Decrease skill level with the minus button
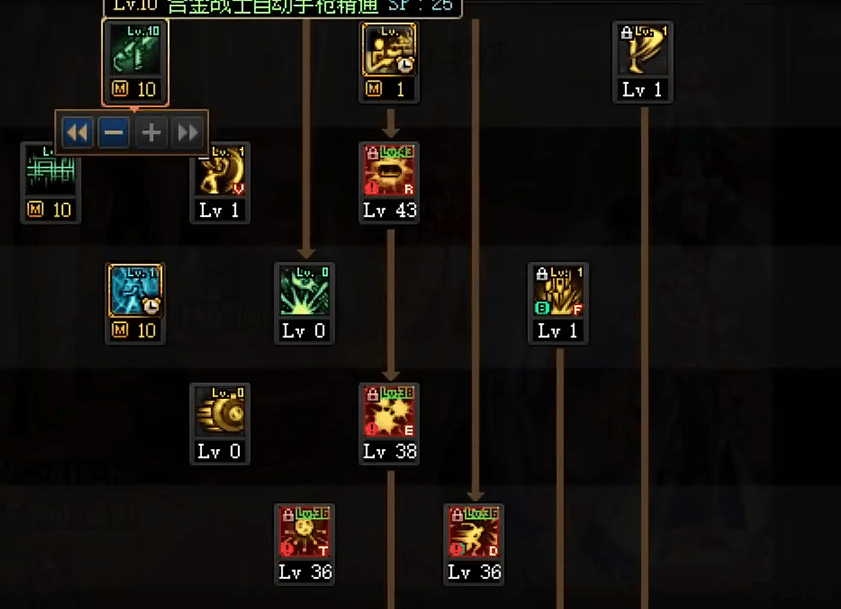Image resolution: width=841 pixels, height=609 pixels. coord(114,132)
